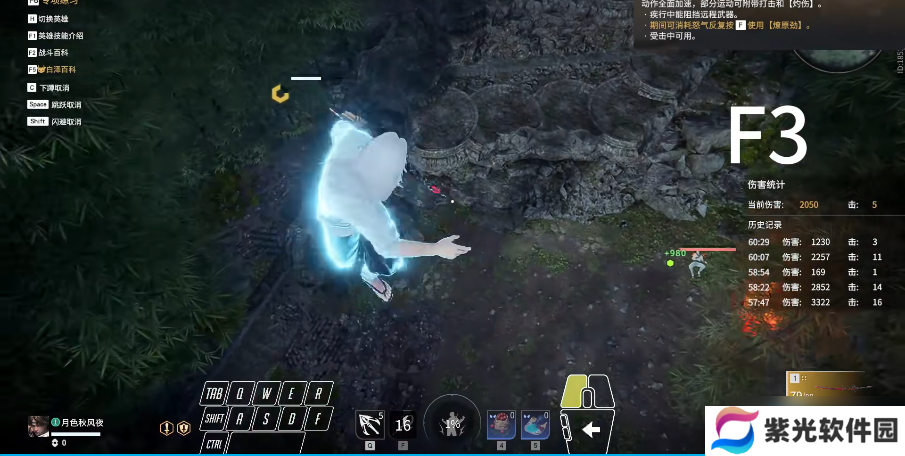Viewport: 905px width, 456px height.
Task: Use the red-faced item in slot 4
Action: pyautogui.click(x=500, y=424)
